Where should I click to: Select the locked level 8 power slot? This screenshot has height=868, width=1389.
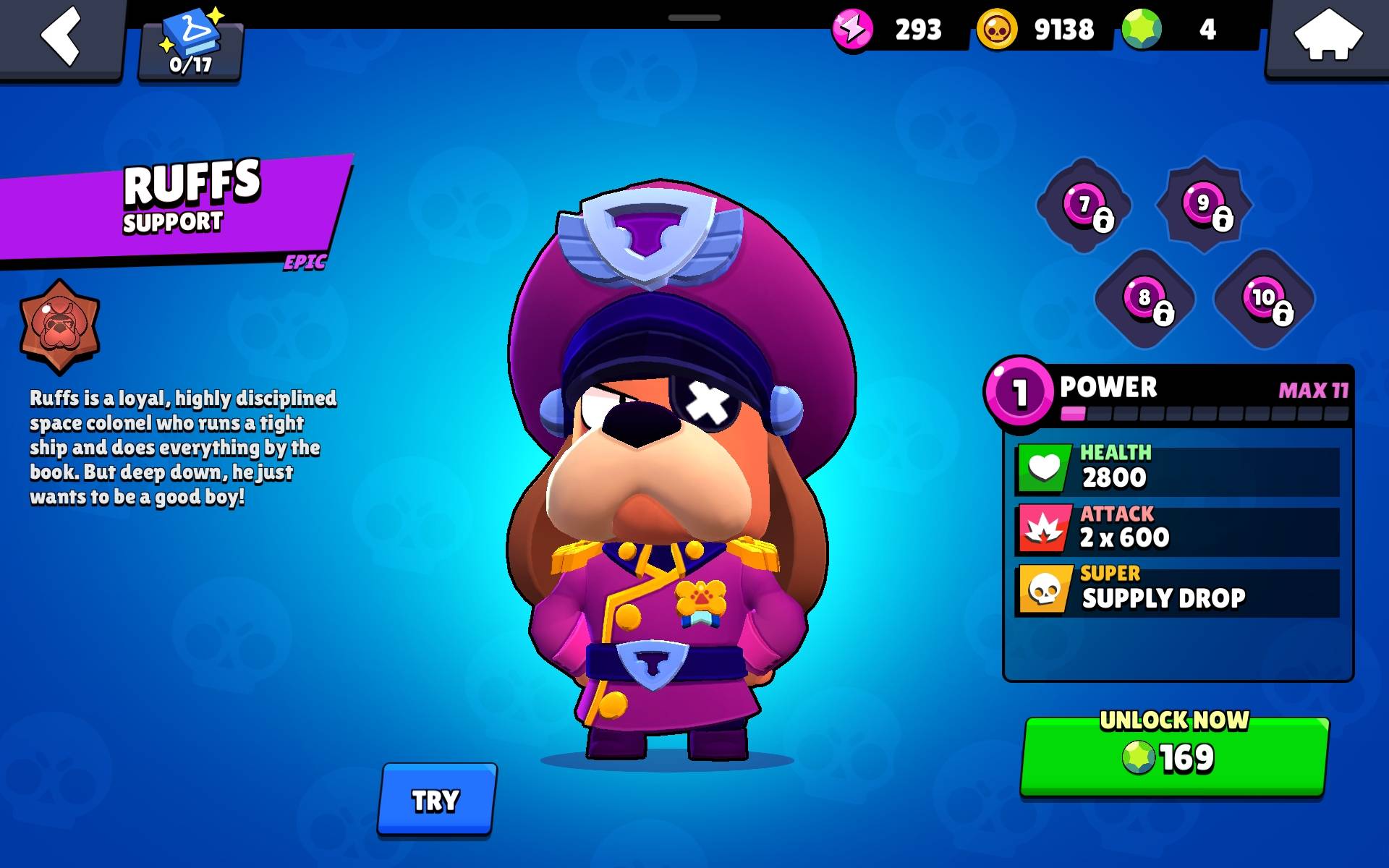[1144, 298]
